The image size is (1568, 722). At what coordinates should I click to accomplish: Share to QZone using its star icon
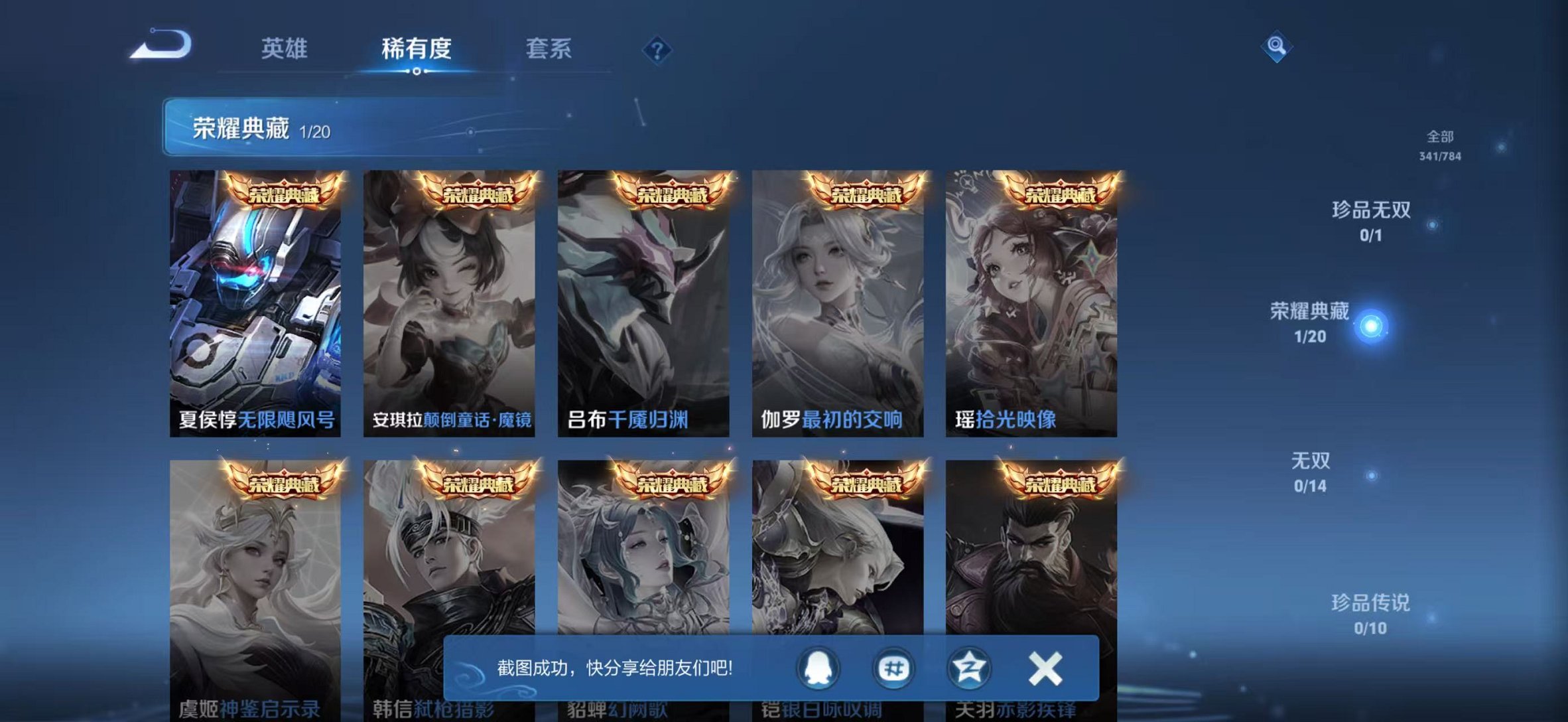[x=968, y=670]
